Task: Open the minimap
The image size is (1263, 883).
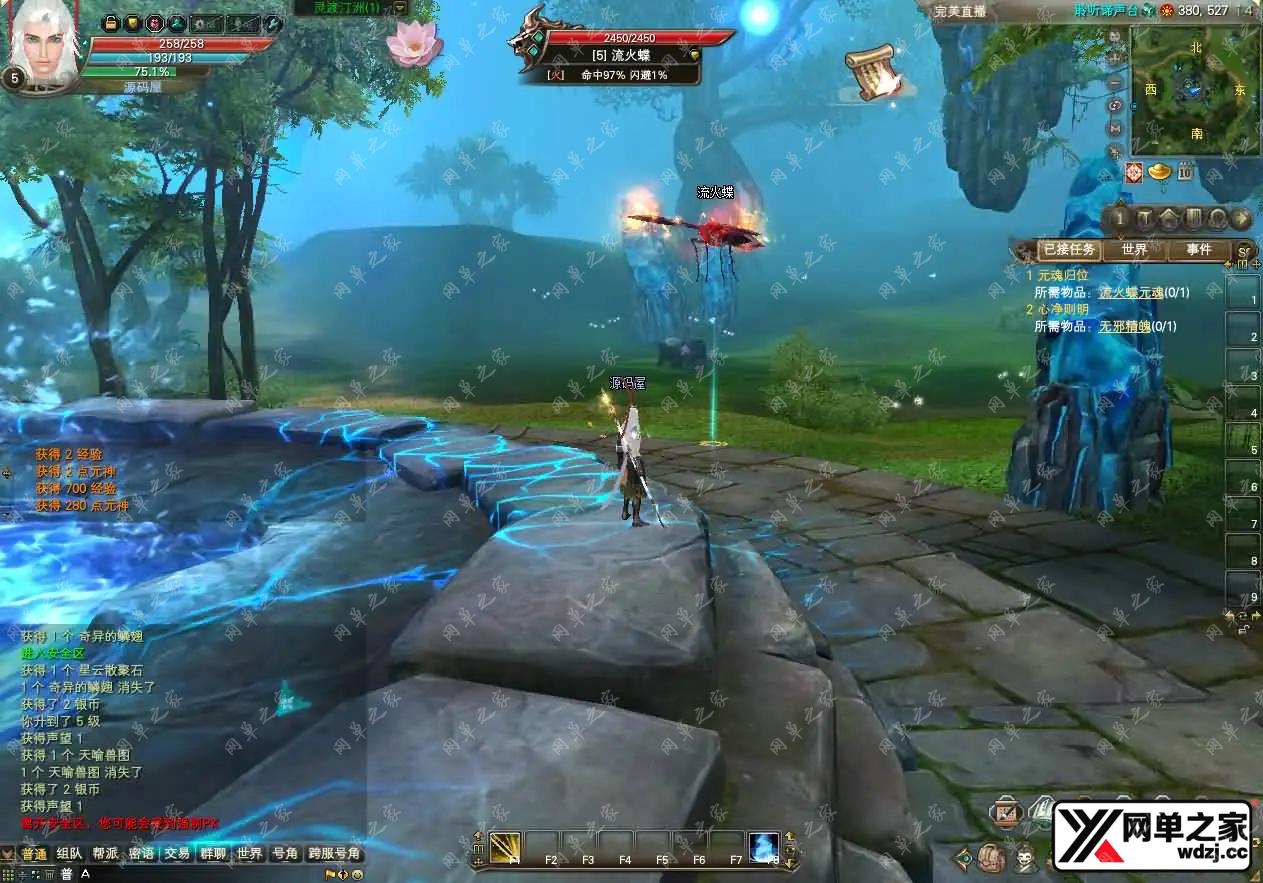Action: coord(1195,92)
